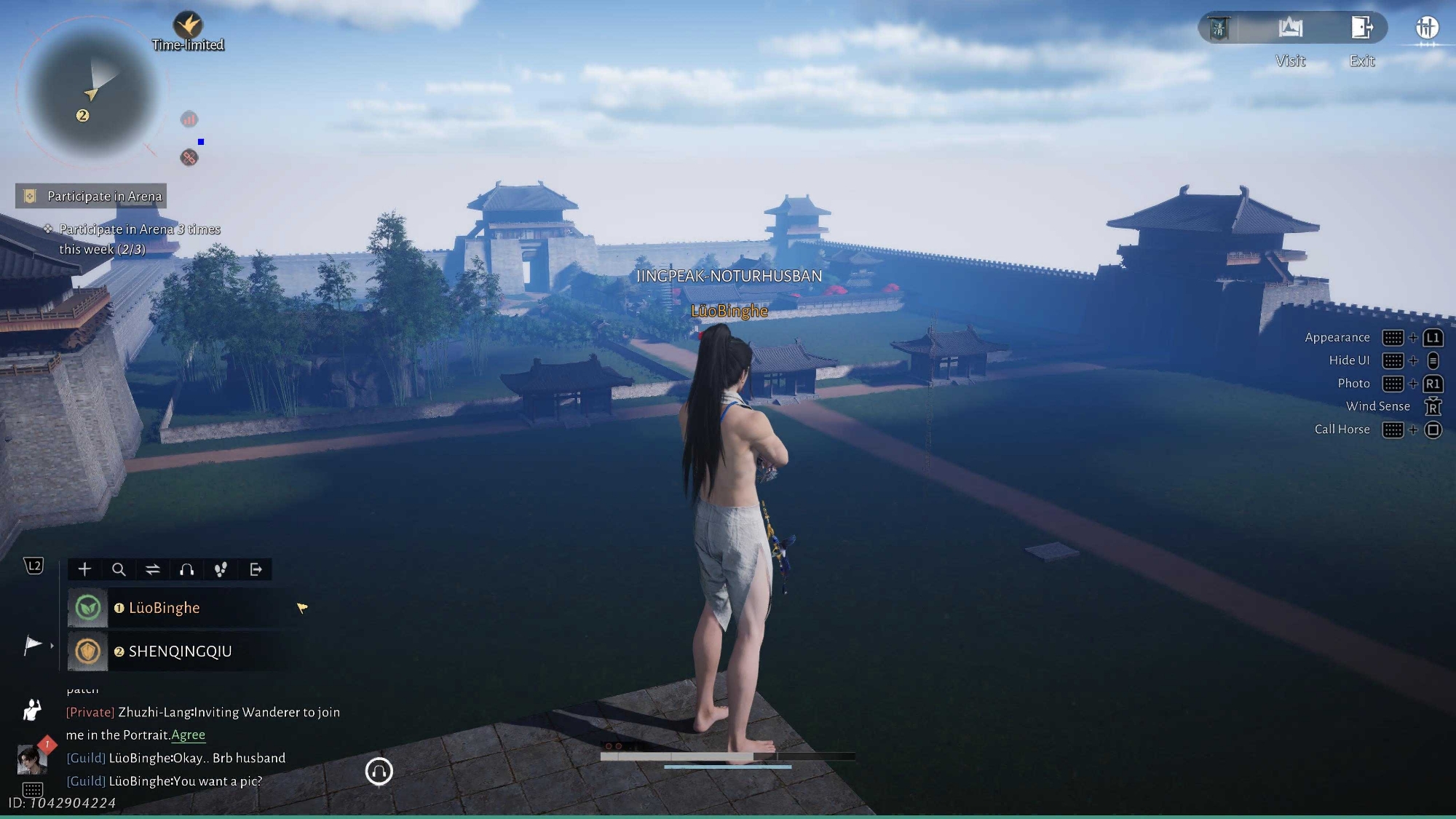Open the emote gesture icon beside chat
The image size is (1456, 819).
32,710
